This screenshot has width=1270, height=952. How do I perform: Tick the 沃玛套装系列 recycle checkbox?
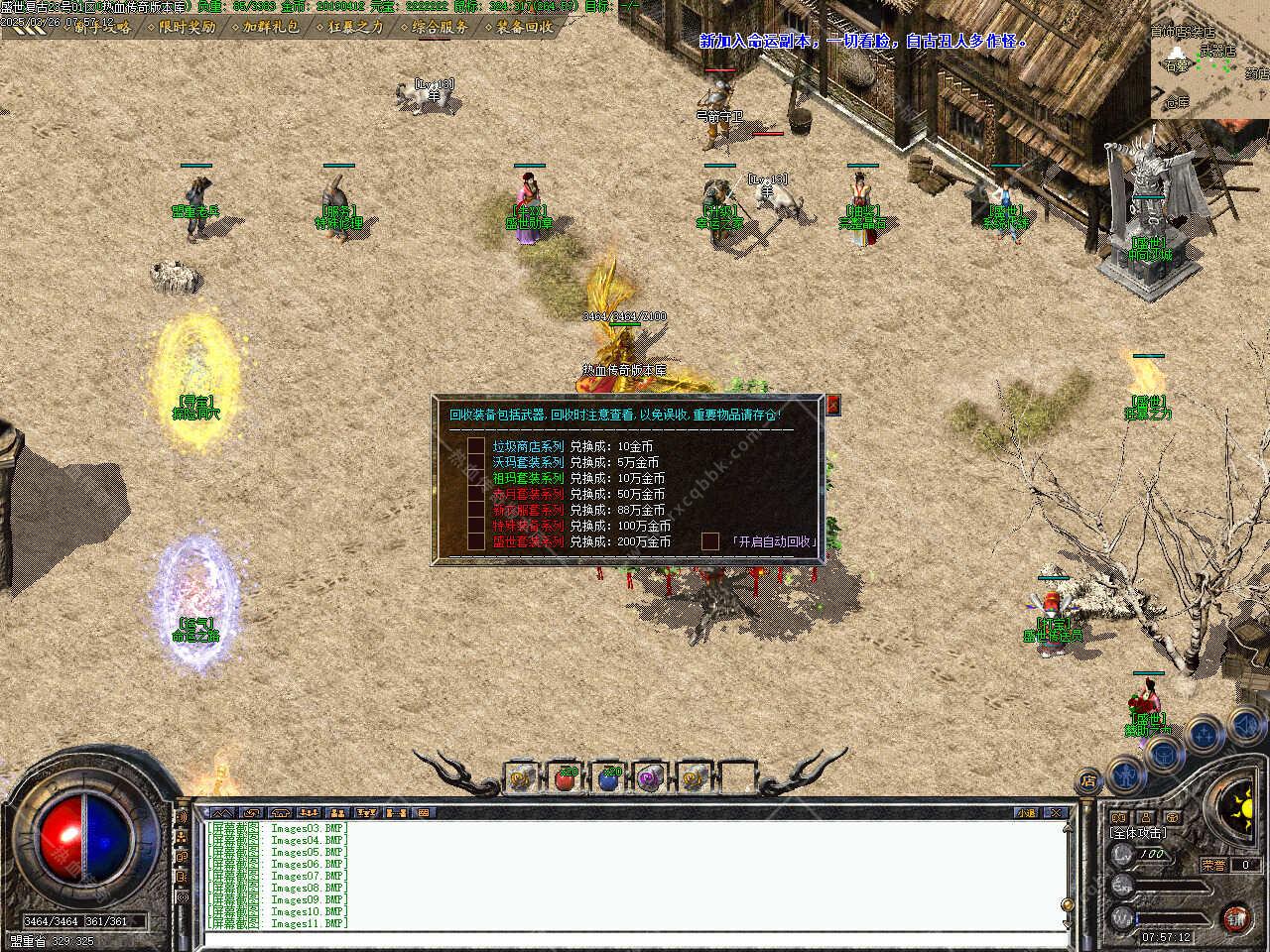(x=476, y=463)
